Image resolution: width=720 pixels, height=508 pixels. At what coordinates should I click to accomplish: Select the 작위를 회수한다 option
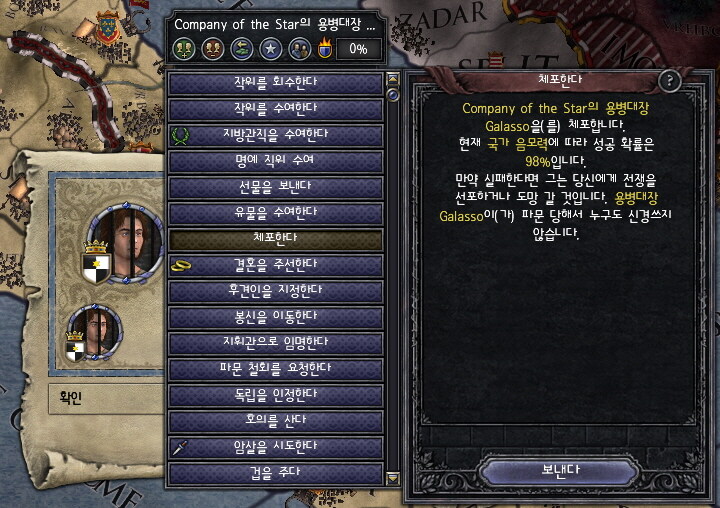[276, 82]
